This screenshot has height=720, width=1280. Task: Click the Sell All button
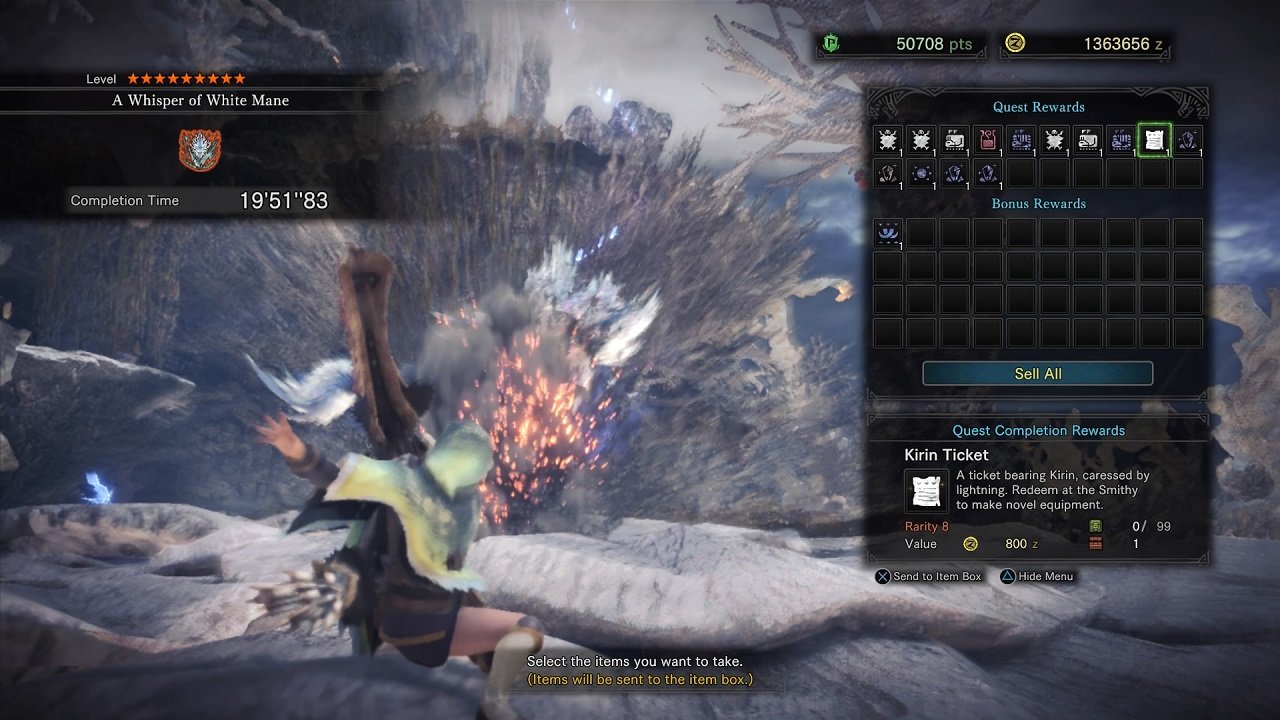(1037, 374)
